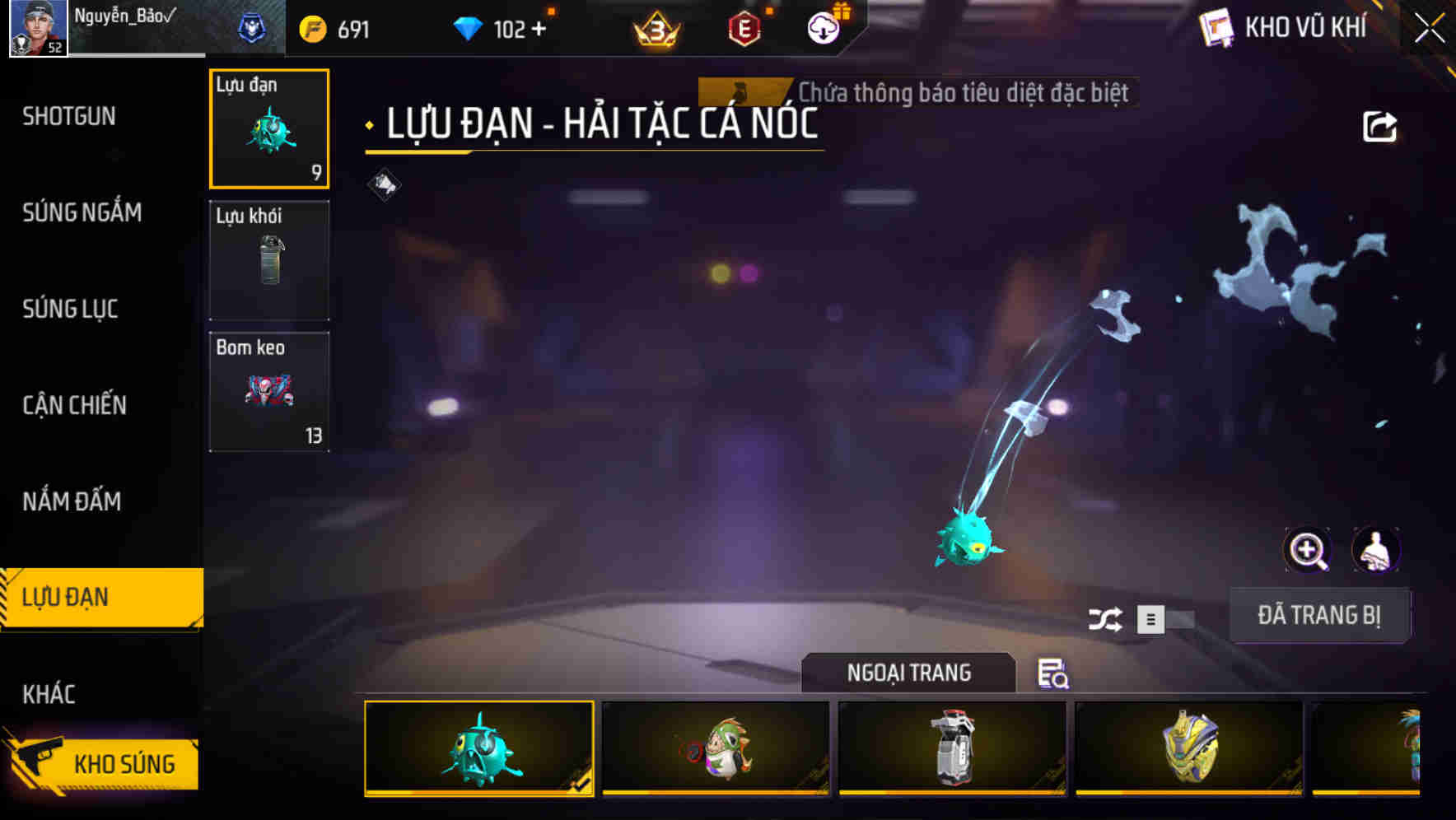The image size is (1456, 820).
Task: Open the zoom magnifier preview icon
Action: (x=1309, y=550)
